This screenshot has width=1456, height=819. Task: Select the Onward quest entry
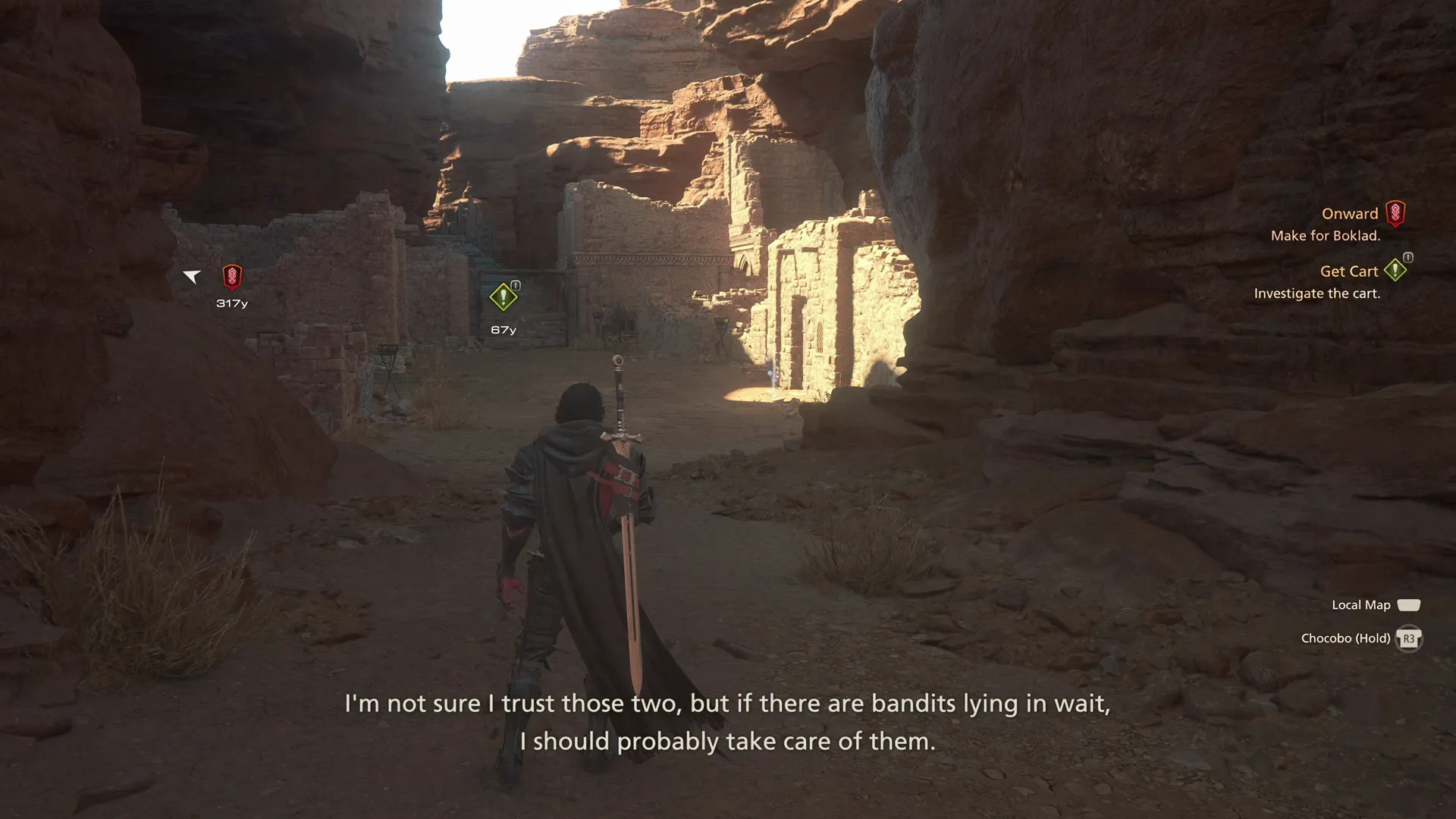pyautogui.click(x=1351, y=213)
